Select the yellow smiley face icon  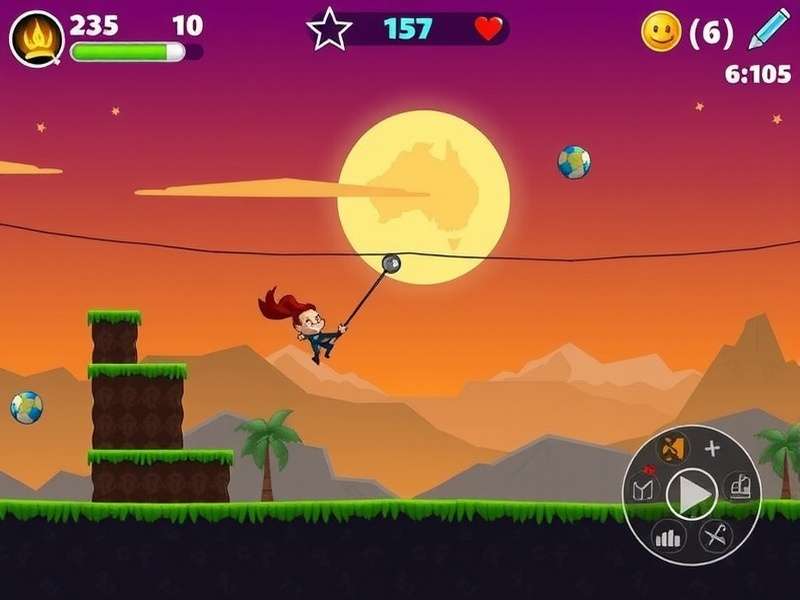(661, 32)
